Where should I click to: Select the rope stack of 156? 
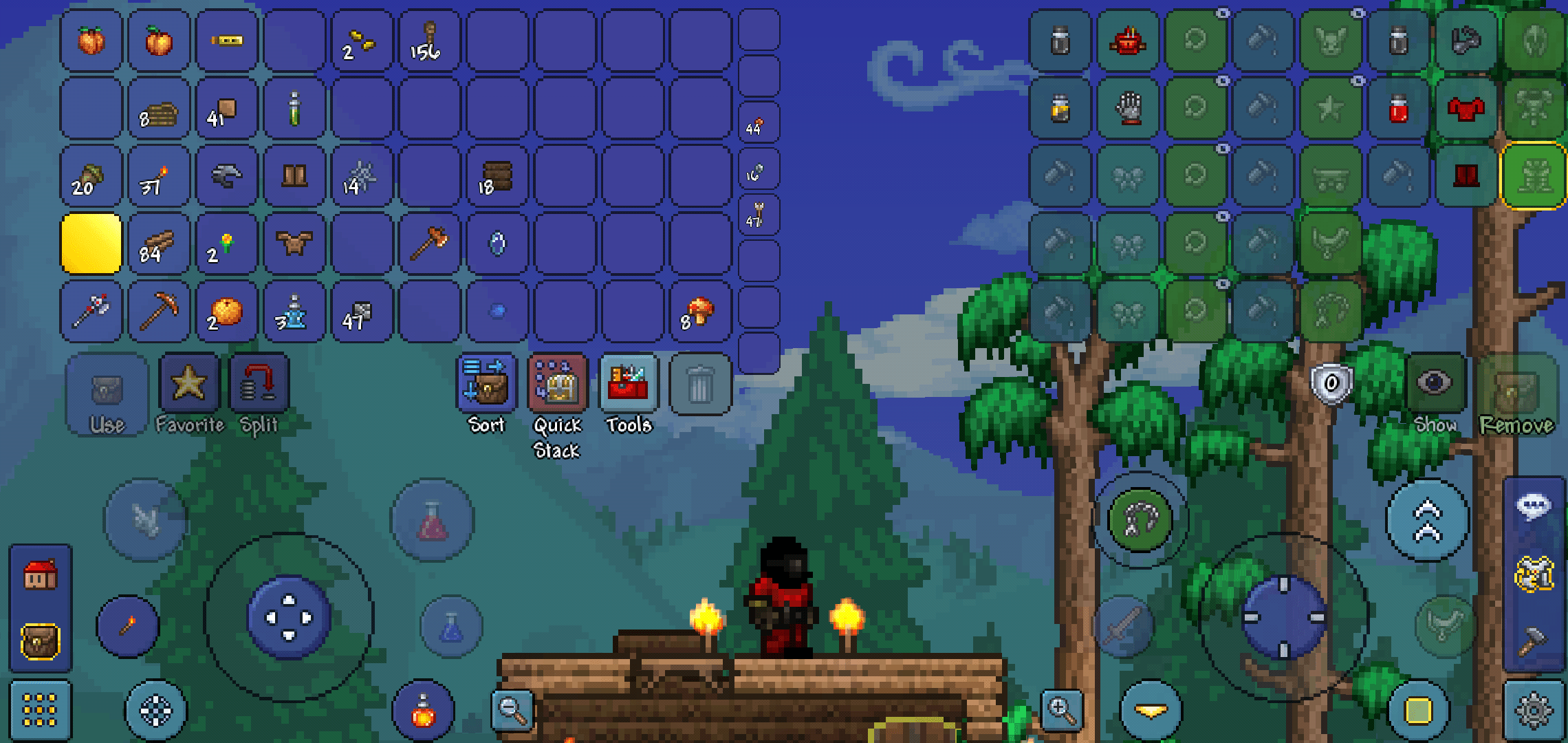coord(430,40)
